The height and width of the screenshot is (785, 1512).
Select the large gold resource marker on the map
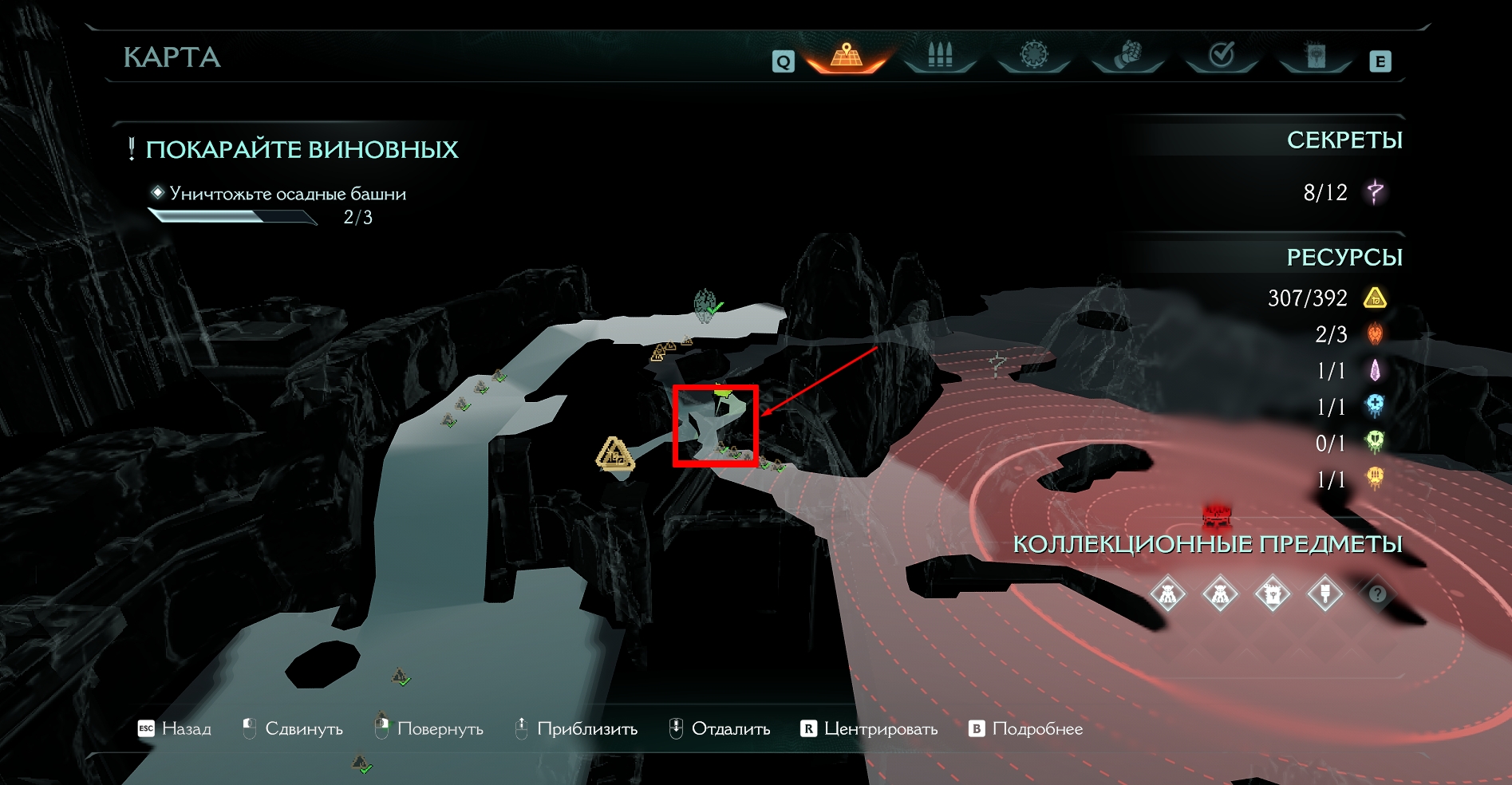click(614, 455)
